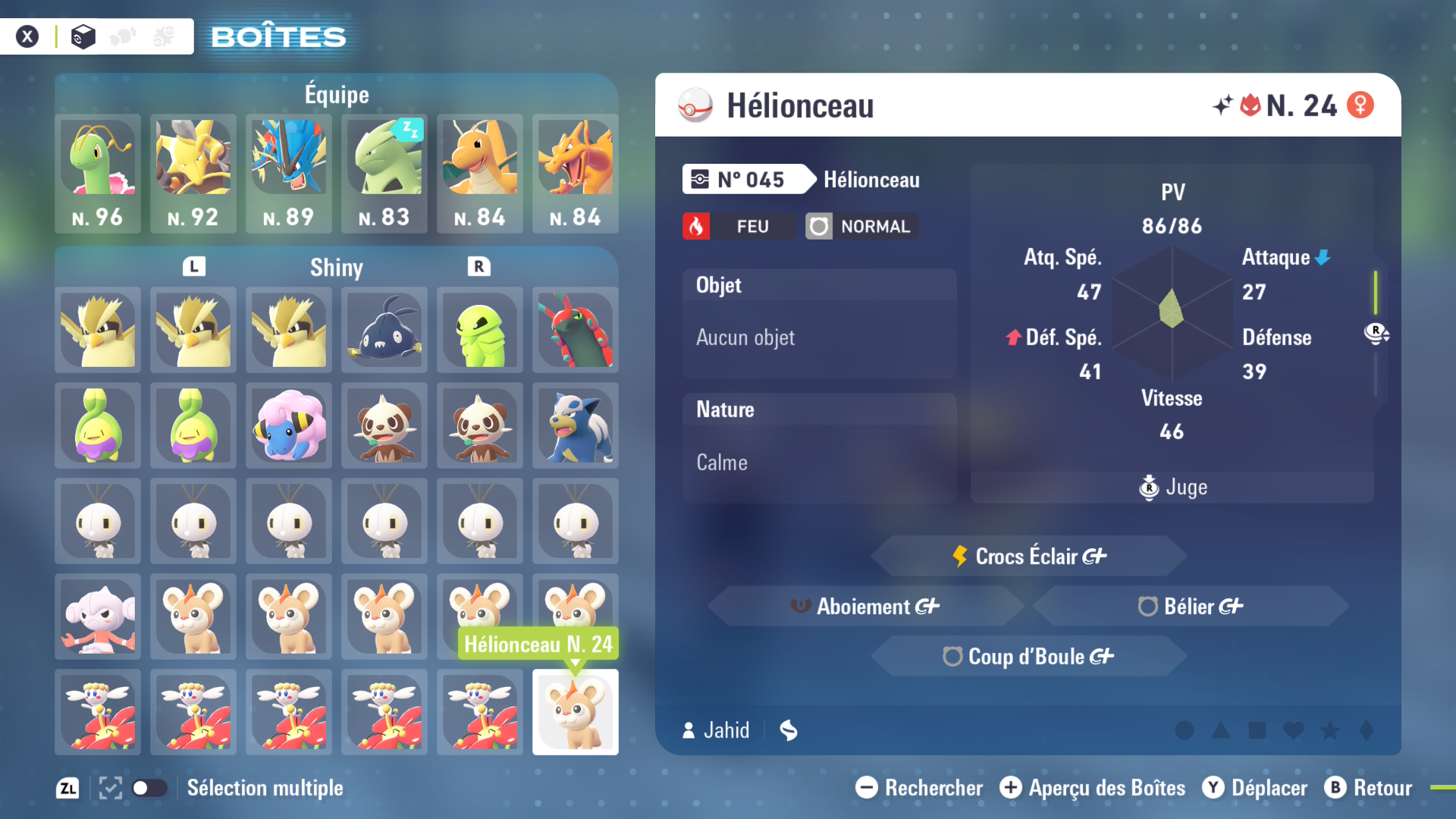
Task: Switch to the boxes cube tab
Action: pyautogui.click(x=83, y=36)
